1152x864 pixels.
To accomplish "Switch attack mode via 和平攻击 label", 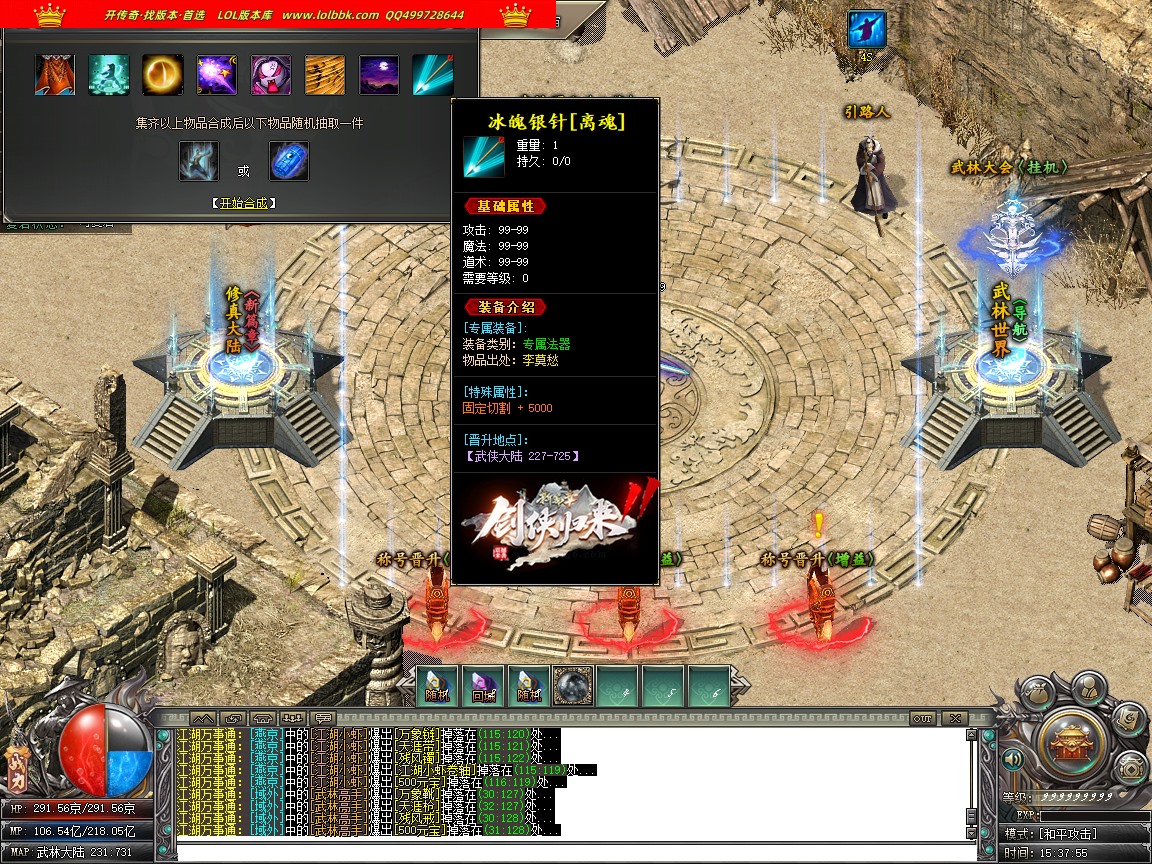I will pos(1068,833).
